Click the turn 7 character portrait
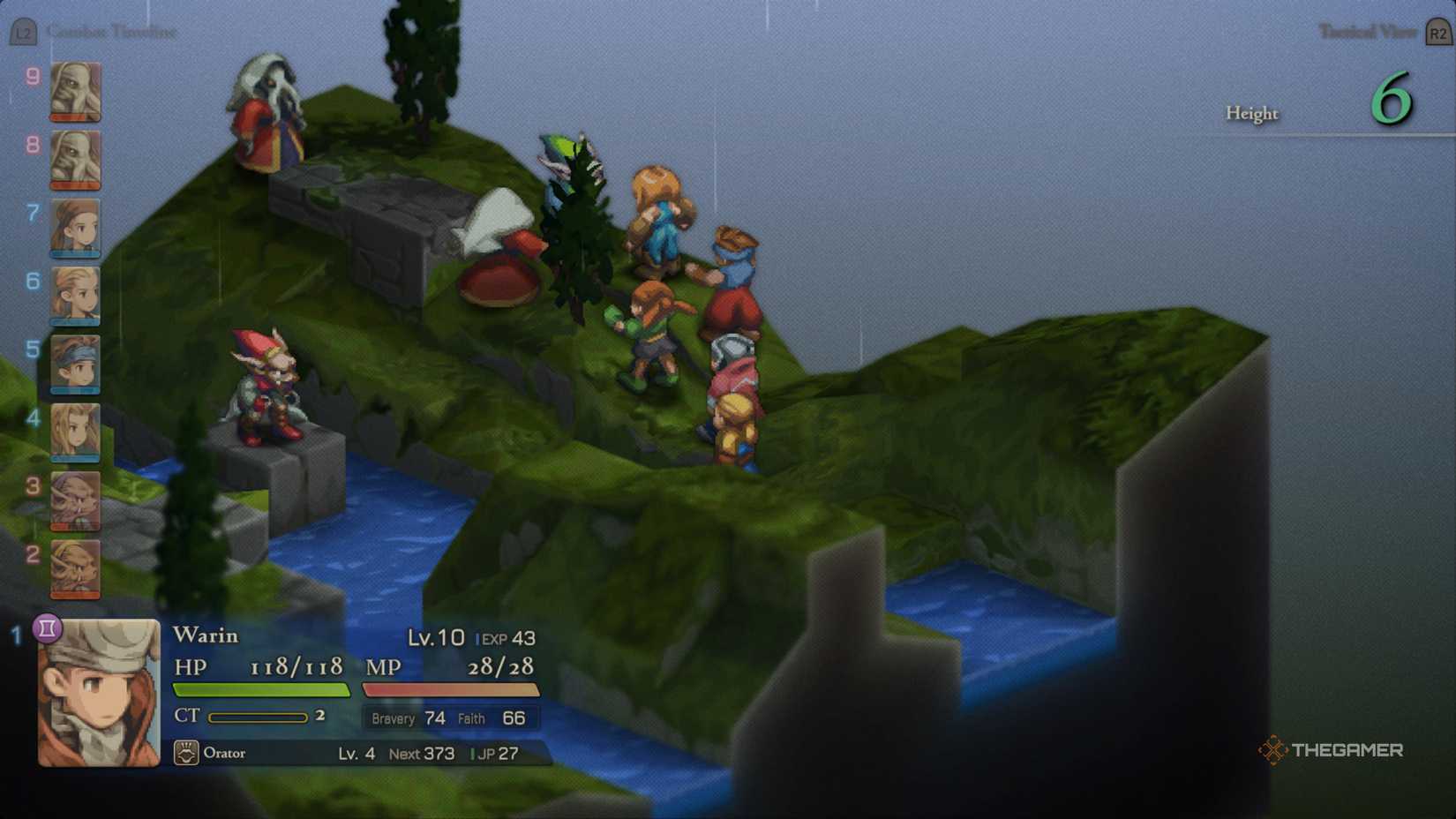 tap(75, 229)
